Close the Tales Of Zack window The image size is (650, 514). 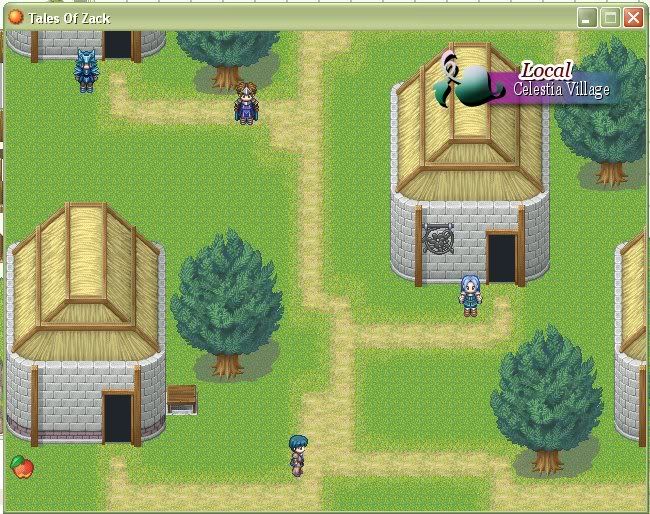pos(633,17)
